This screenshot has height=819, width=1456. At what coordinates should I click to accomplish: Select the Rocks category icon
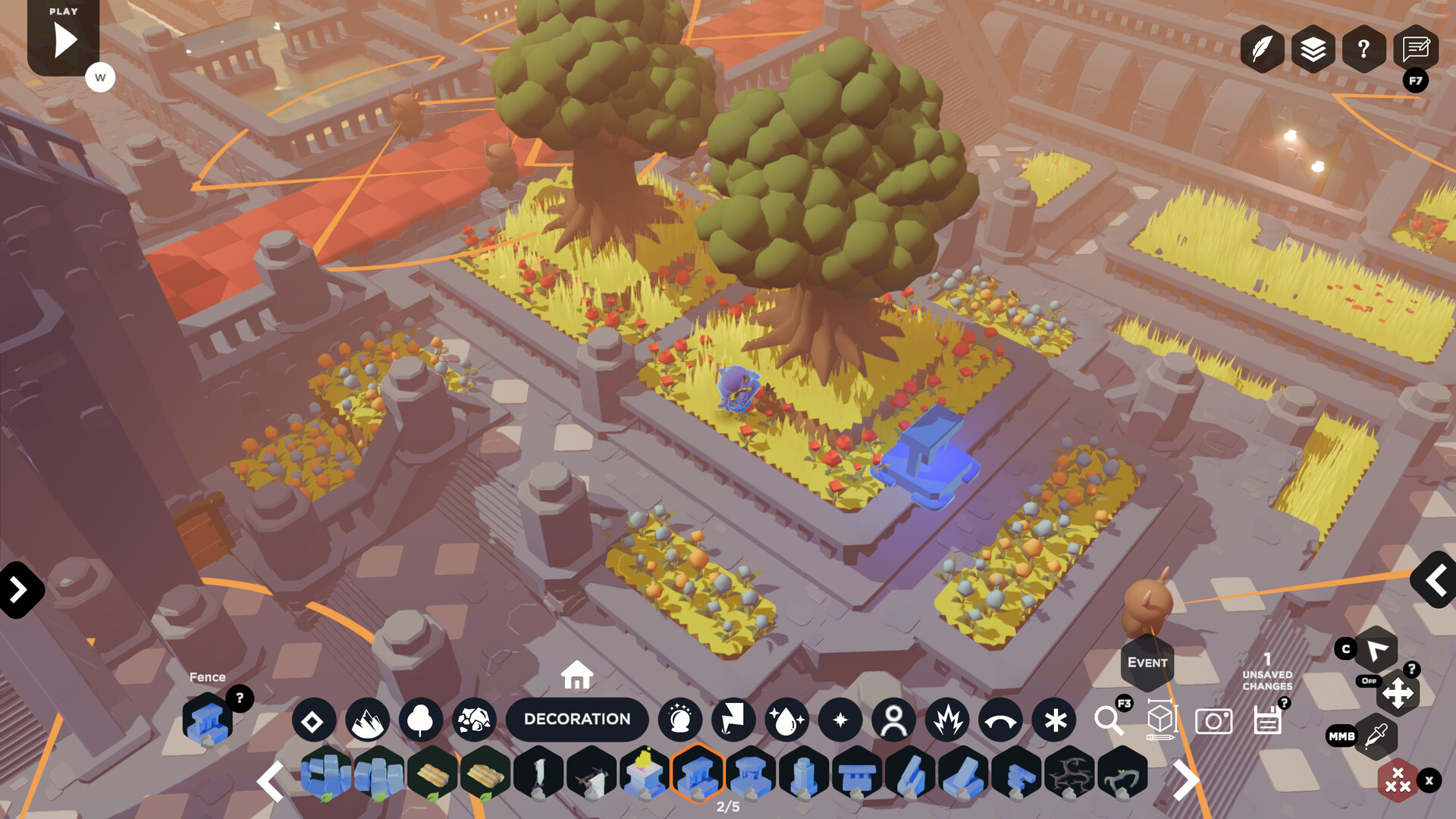point(475,720)
